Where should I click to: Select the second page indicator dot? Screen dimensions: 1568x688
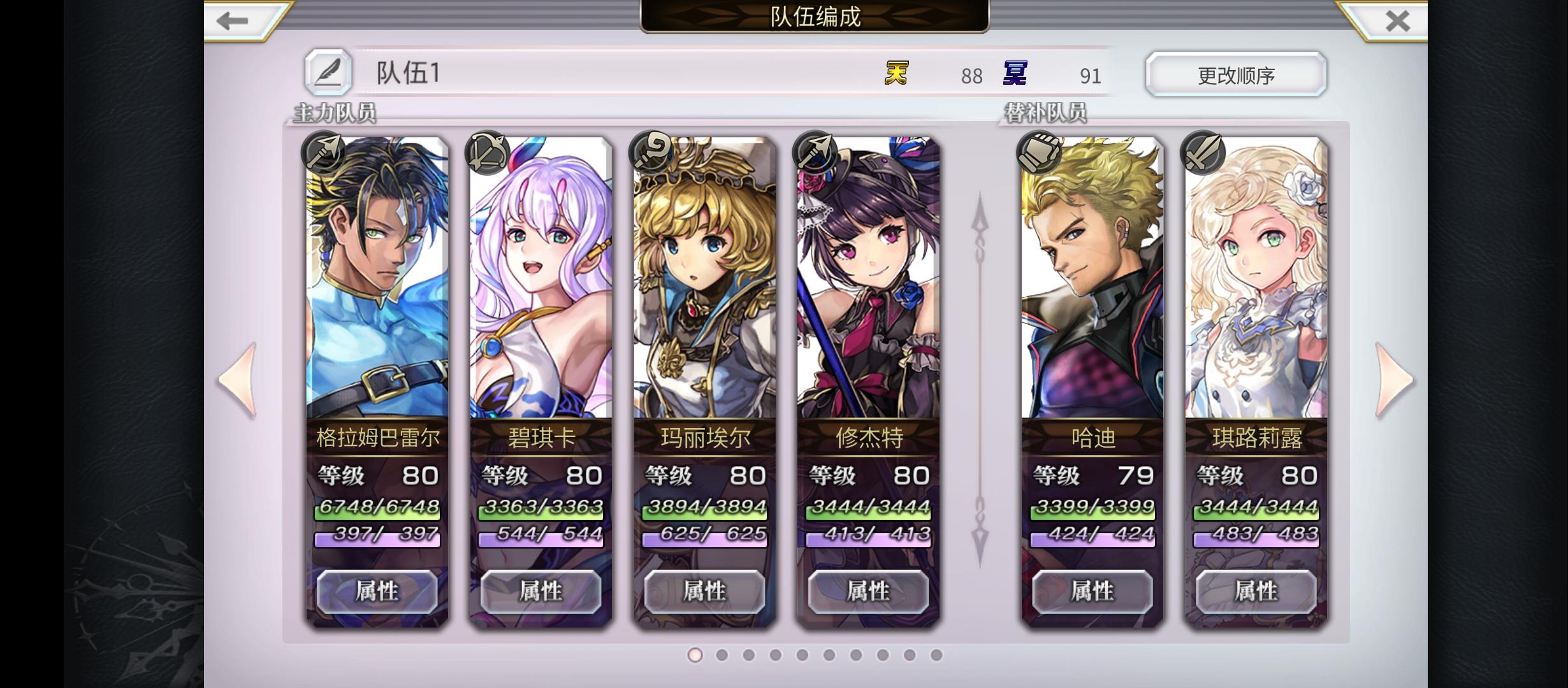point(722,654)
